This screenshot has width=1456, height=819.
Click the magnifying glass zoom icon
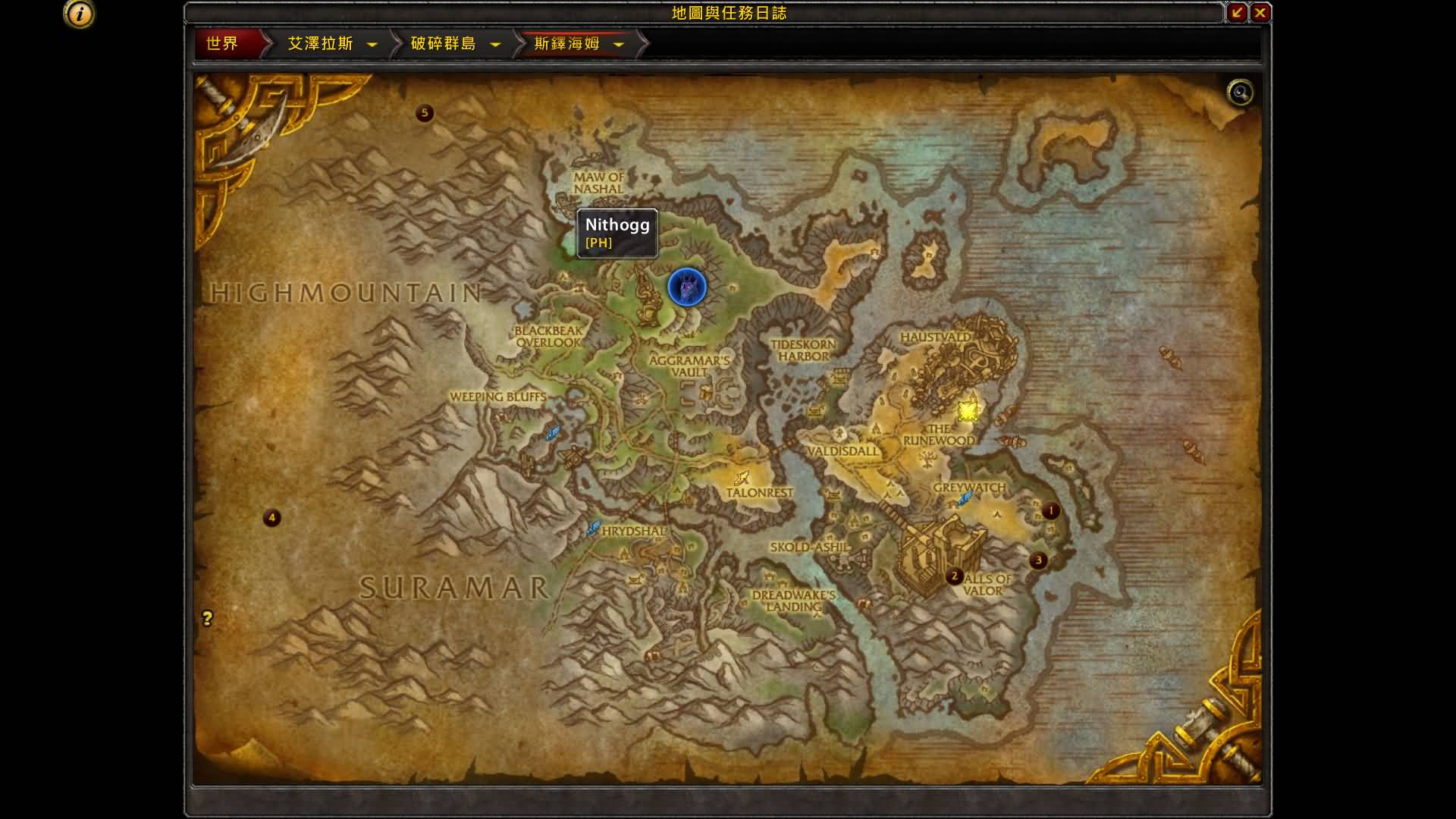(x=1239, y=91)
